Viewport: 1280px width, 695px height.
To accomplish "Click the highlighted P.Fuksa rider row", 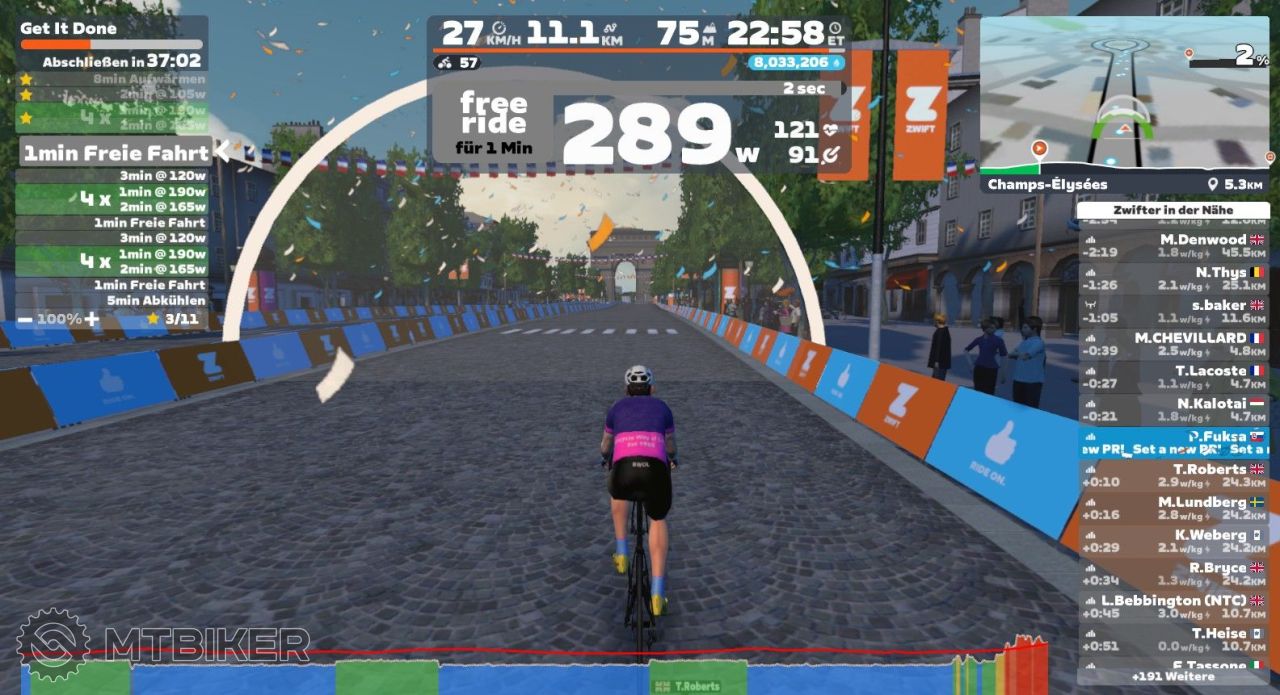I will pyautogui.click(x=1173, y=443).
